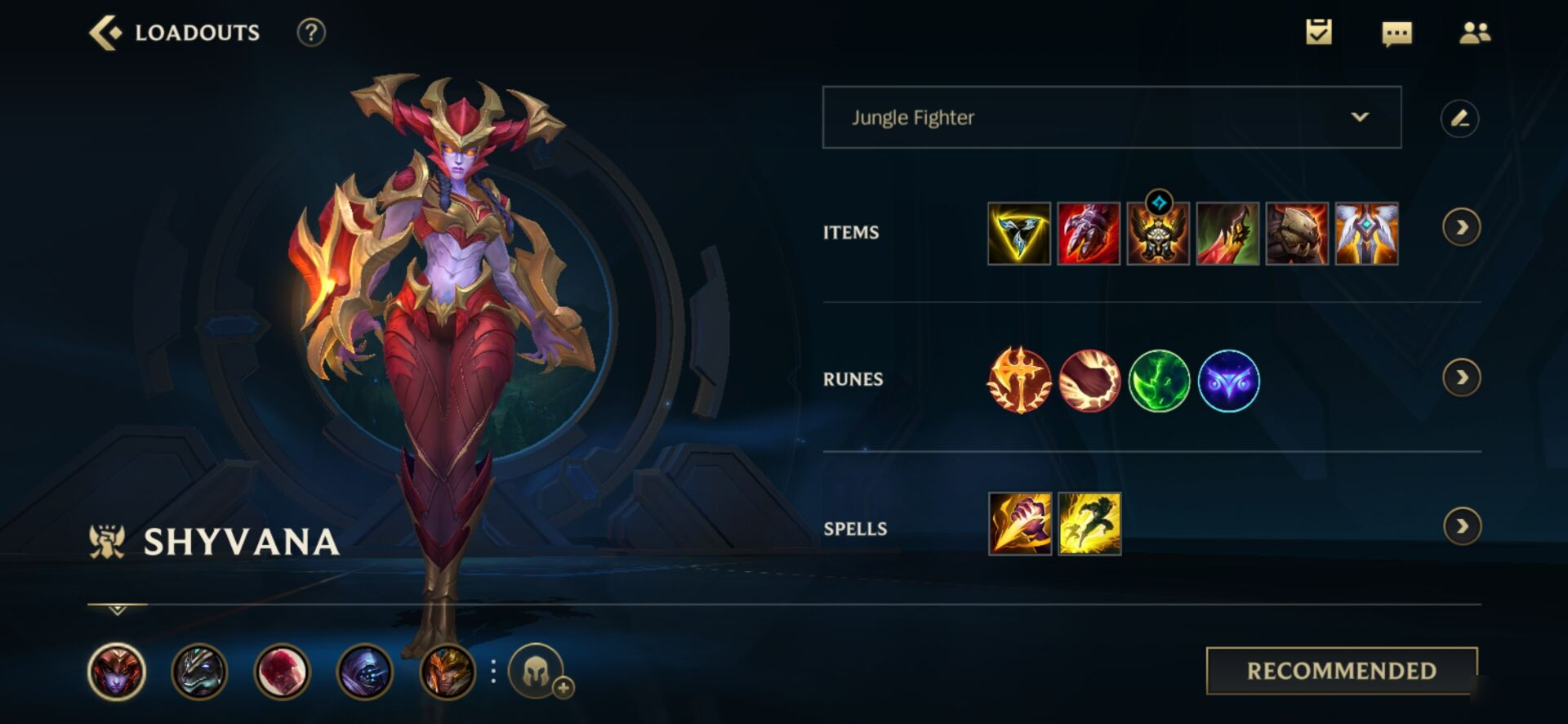Select the brown armor item icon
1568x724 pixels.
pos(1297,234)
